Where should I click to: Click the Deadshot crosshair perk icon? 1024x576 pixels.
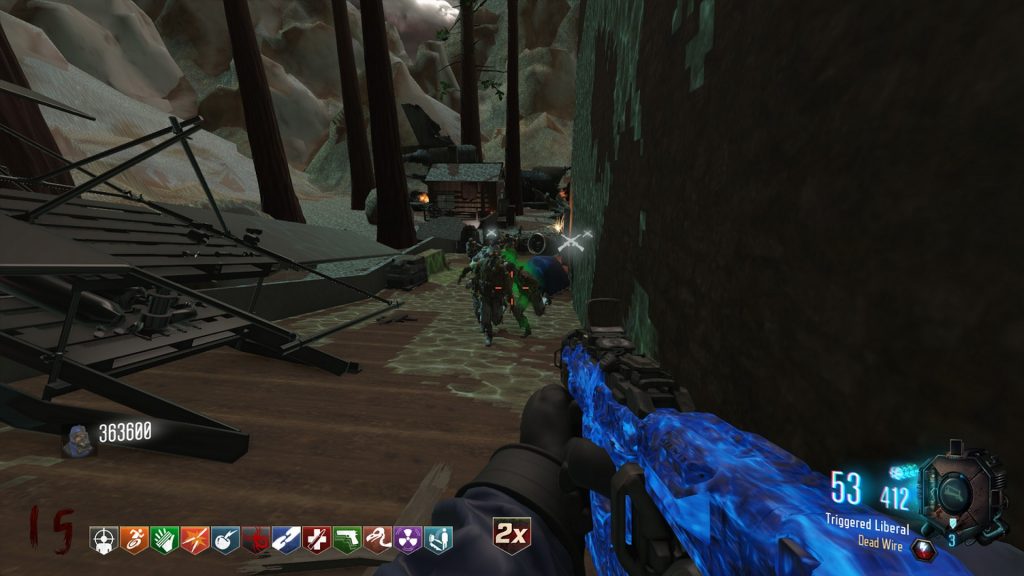coord(104,540)
